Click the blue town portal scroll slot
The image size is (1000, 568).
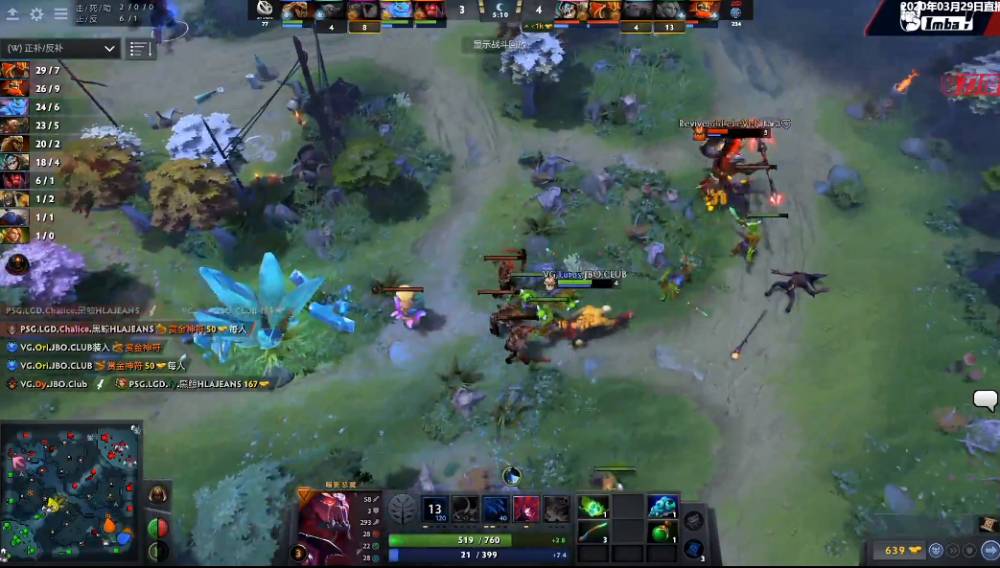693,548
